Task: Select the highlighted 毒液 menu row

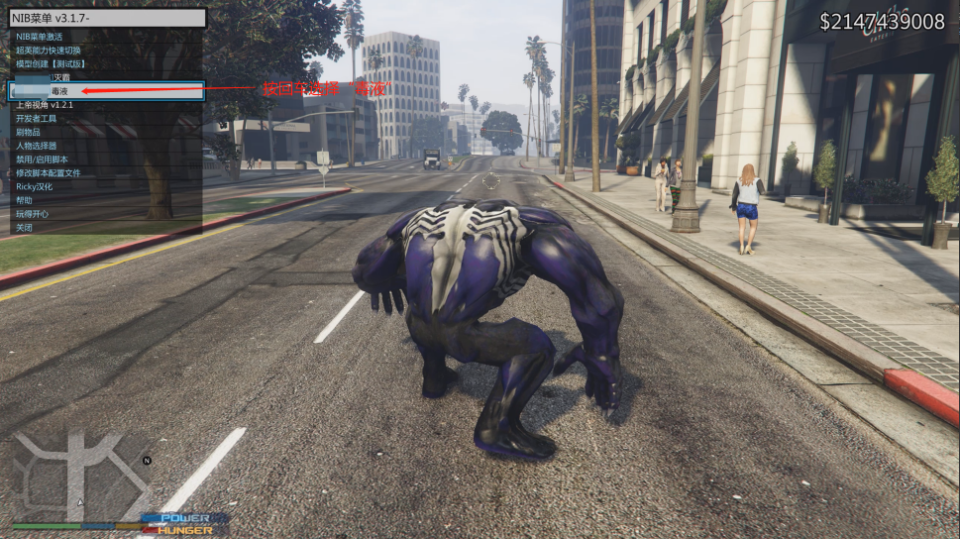Action: [105, 91]
